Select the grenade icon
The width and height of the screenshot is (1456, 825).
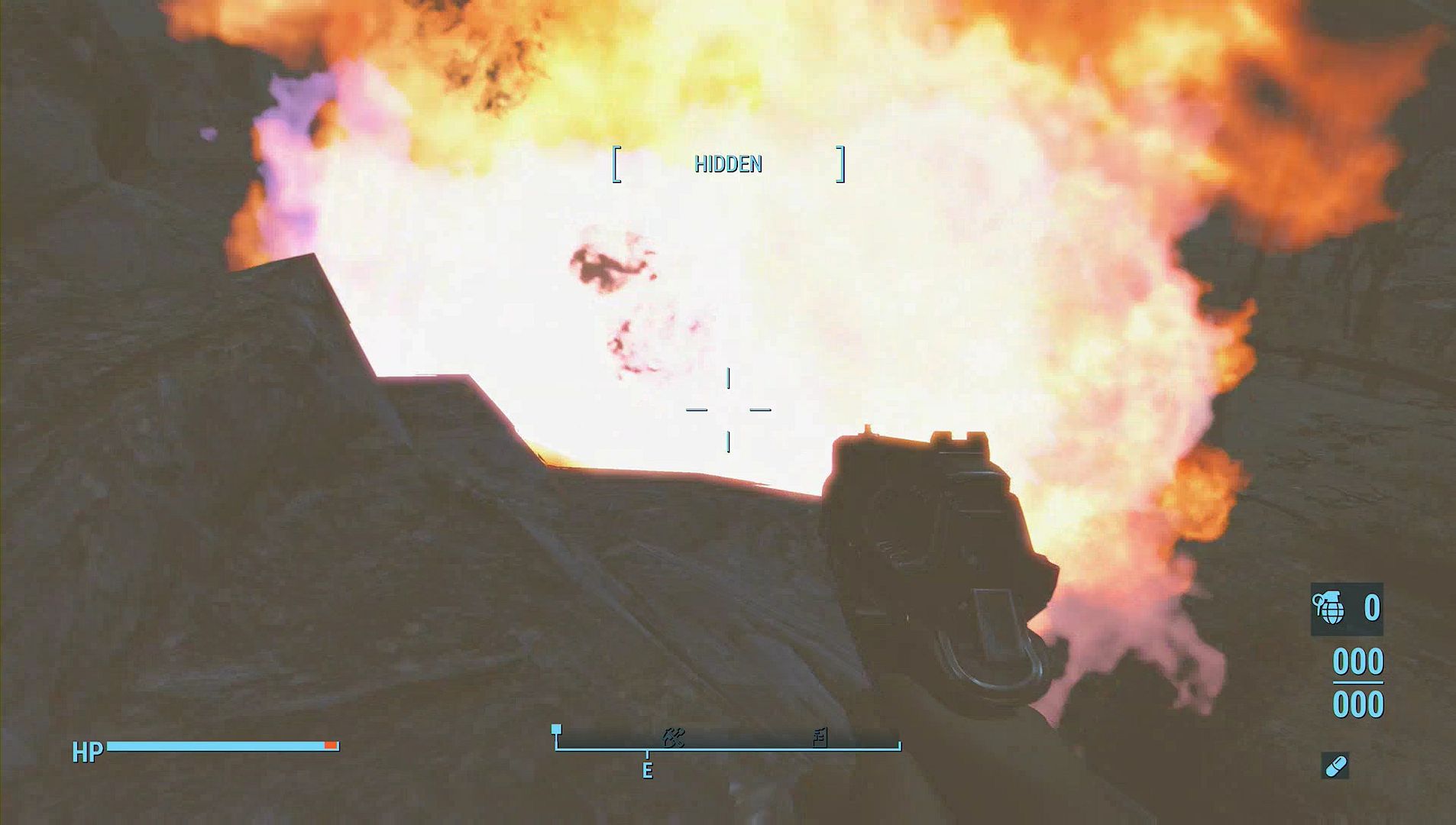coord(1330,608)
